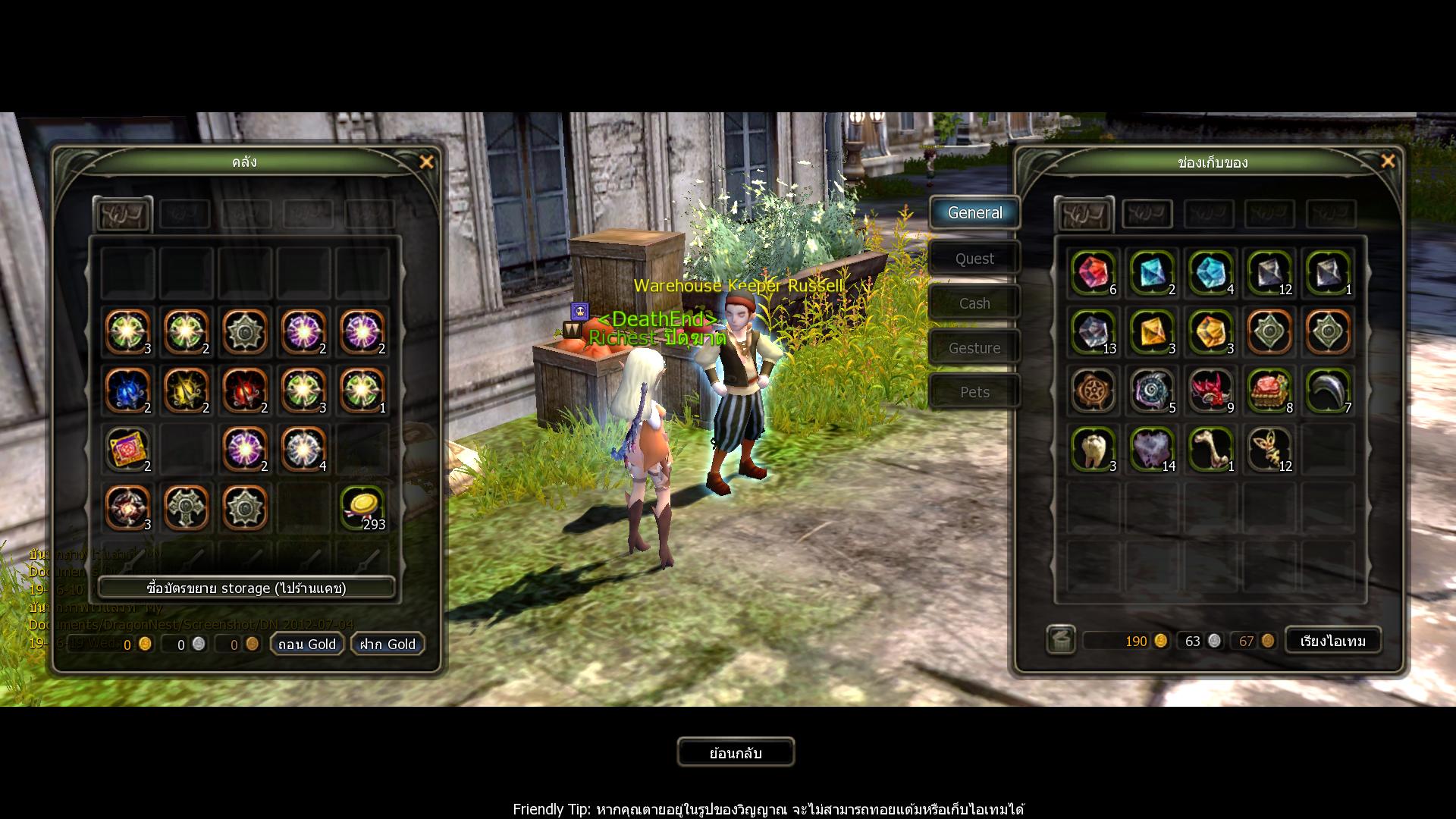Close the ช่องเก็บของ inventory window
The width and height of the screenshot is (1456, 819).
click(x=1388, y=162)
